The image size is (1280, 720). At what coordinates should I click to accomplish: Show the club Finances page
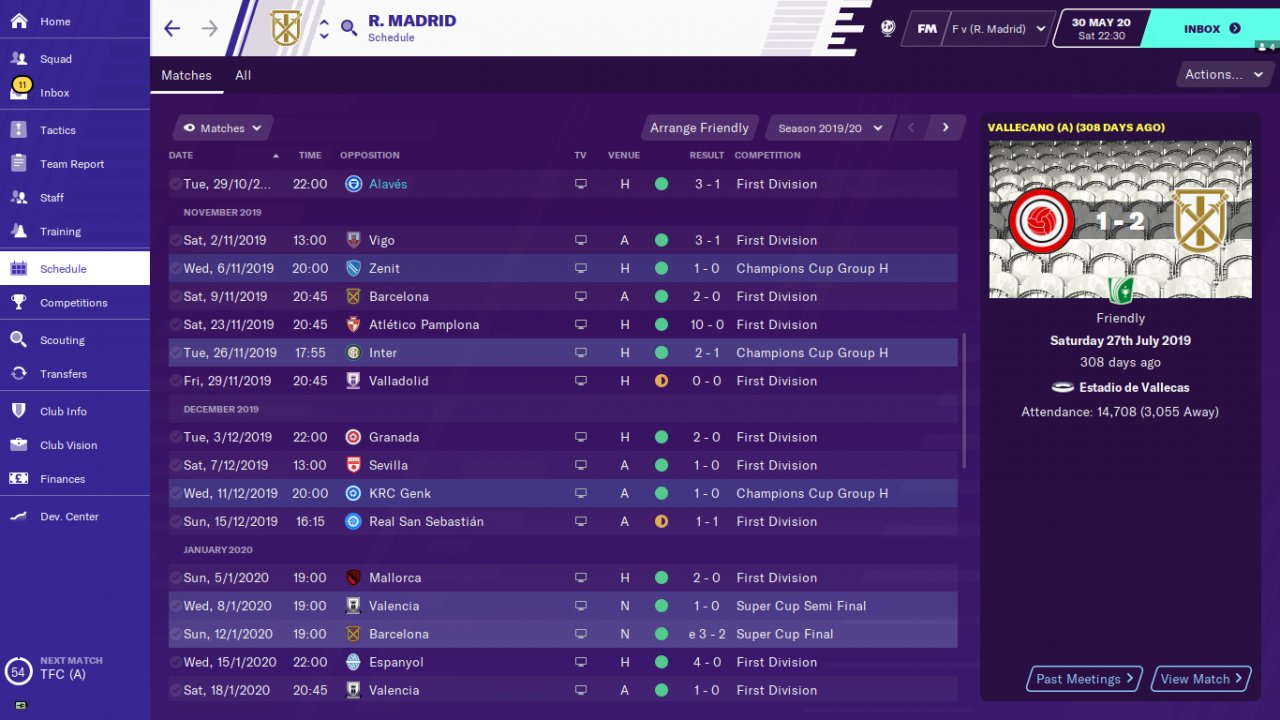[x=62, y=479]
